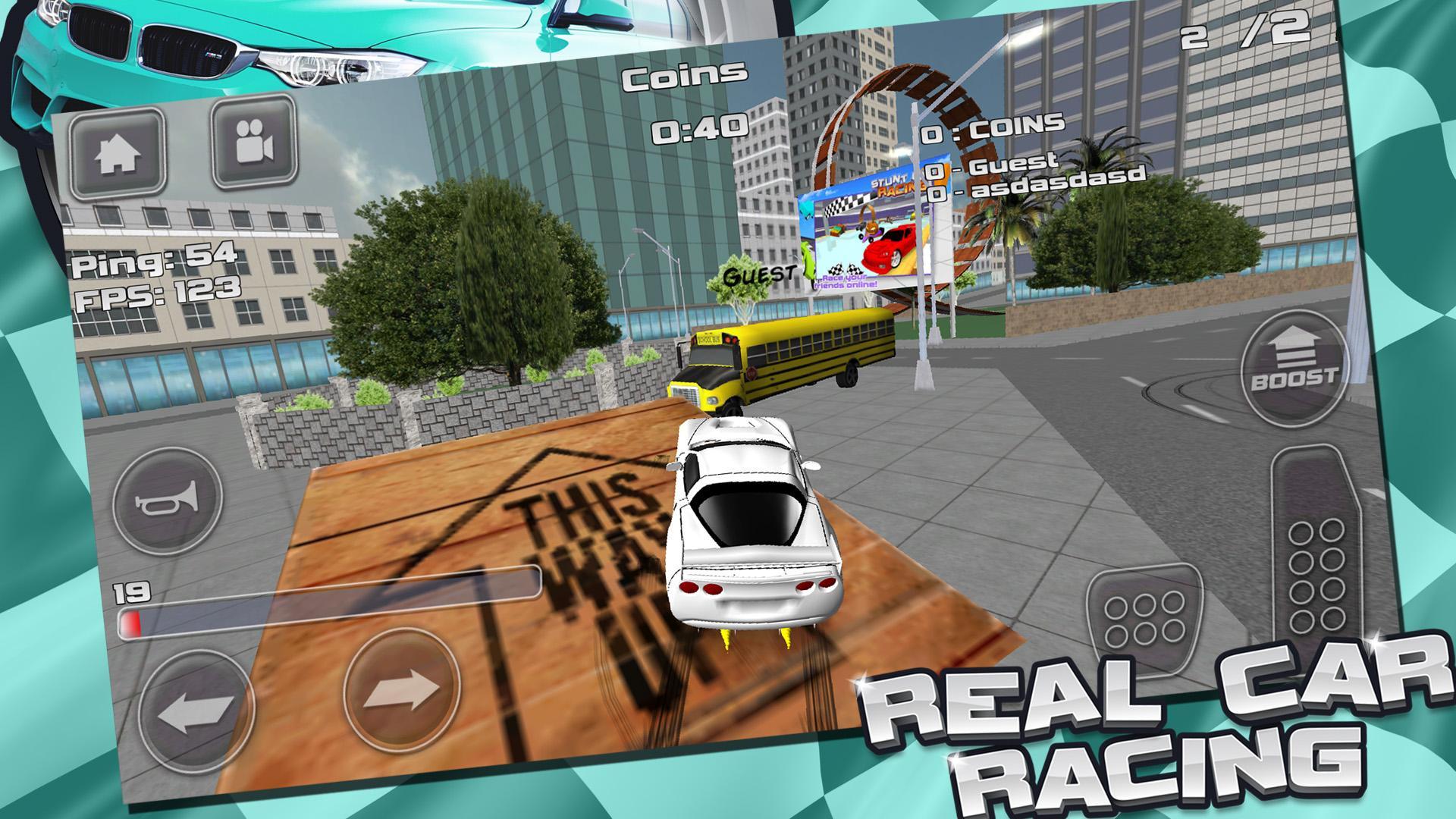Click the Race your friends online text

pos(846,283)
